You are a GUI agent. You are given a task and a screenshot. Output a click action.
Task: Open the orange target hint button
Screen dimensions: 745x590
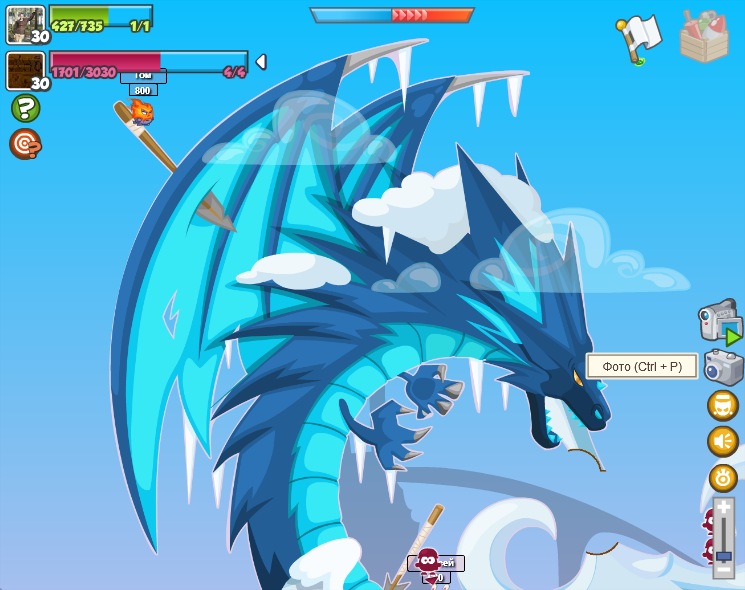click(x=25, y=144)
